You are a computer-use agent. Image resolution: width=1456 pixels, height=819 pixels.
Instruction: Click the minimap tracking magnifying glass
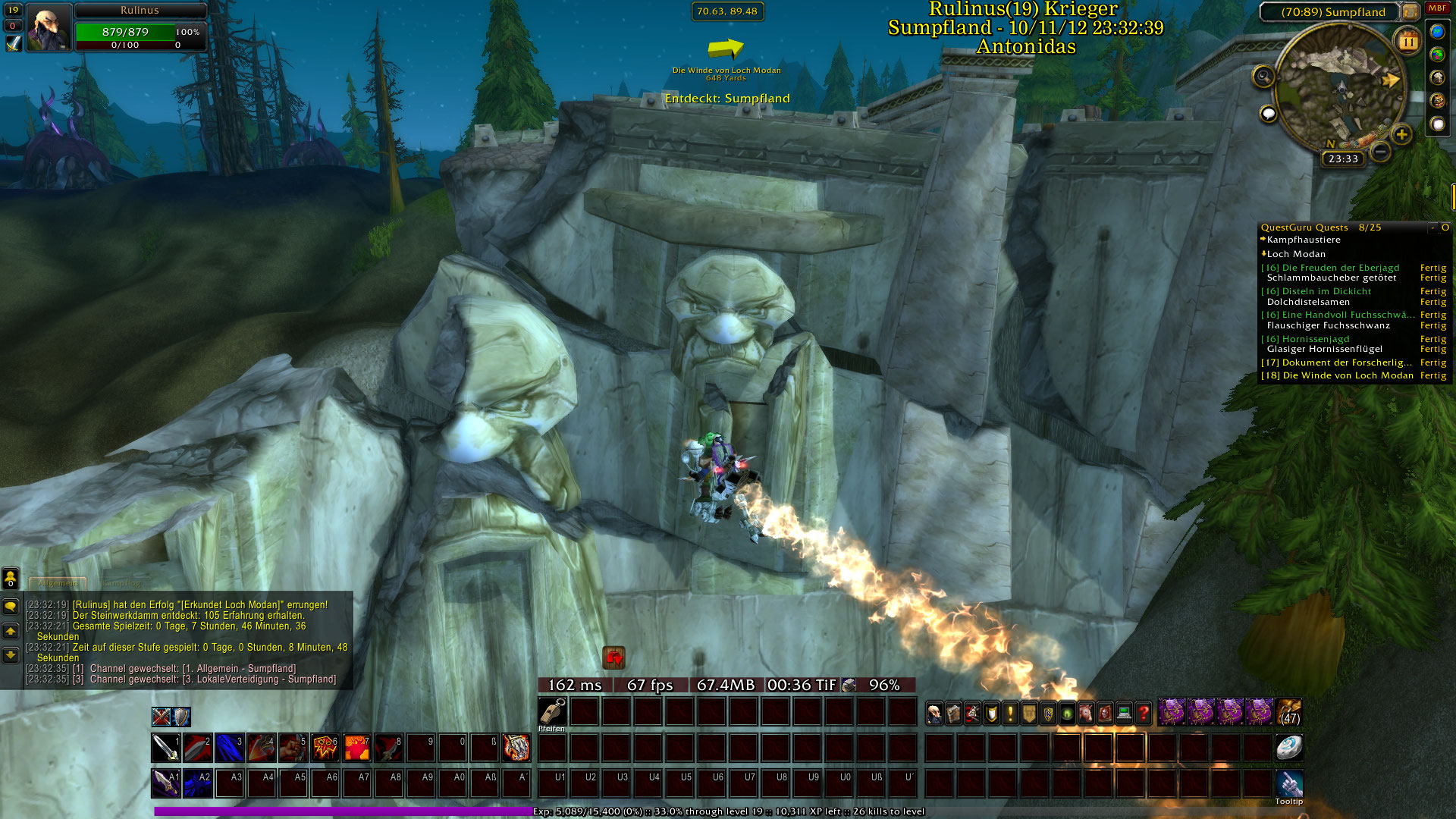[1263, 76]
